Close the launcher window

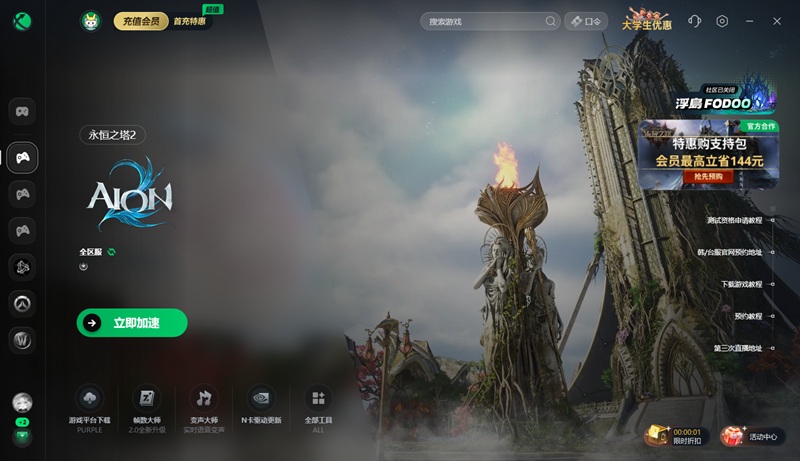[x=777, y=21]
